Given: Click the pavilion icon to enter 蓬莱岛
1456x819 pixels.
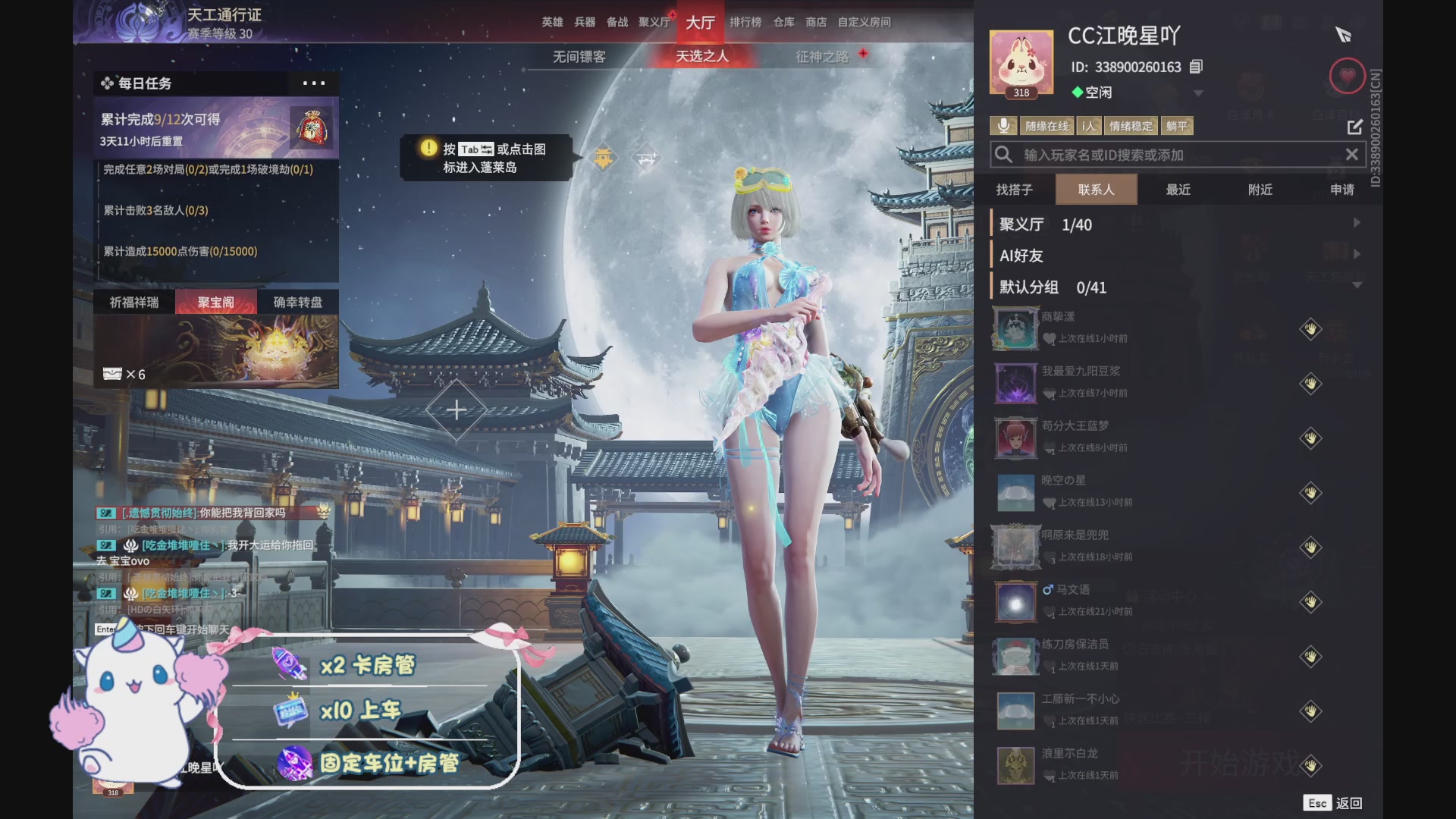Looking at the screenshot, I should coord(602,157).
